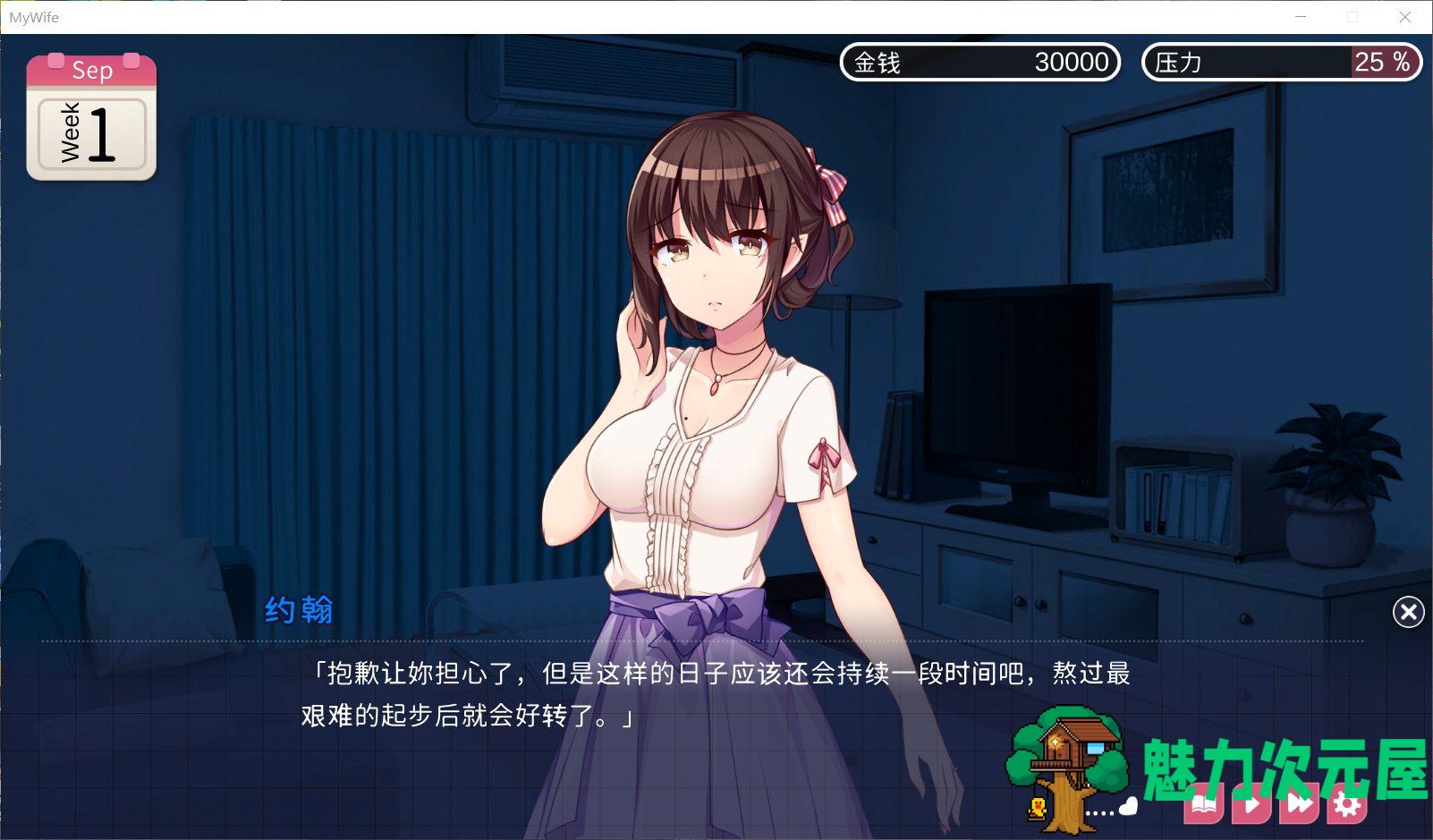Hide the dialogue box with the X button
This screenshot has width=1433, height=840.
[1408, 612]
